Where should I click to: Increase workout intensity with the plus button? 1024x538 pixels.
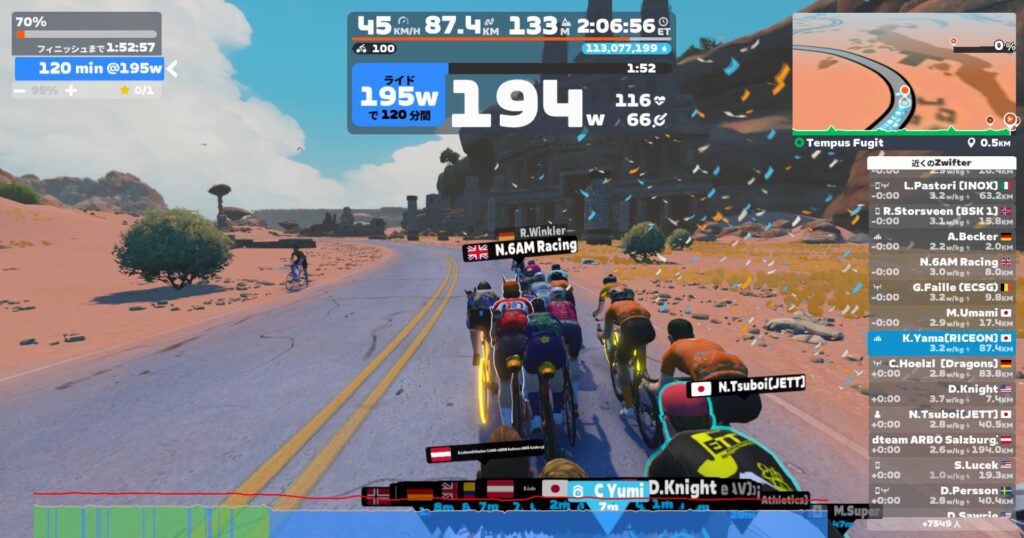click(71, 90)
